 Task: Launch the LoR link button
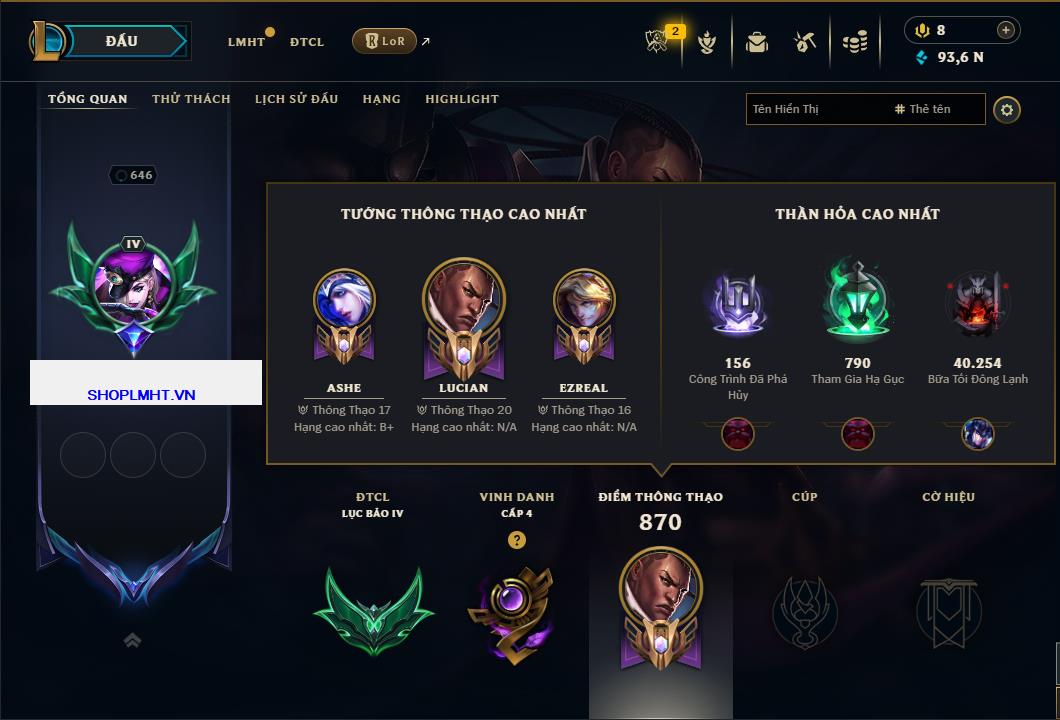tap(384, 42)
